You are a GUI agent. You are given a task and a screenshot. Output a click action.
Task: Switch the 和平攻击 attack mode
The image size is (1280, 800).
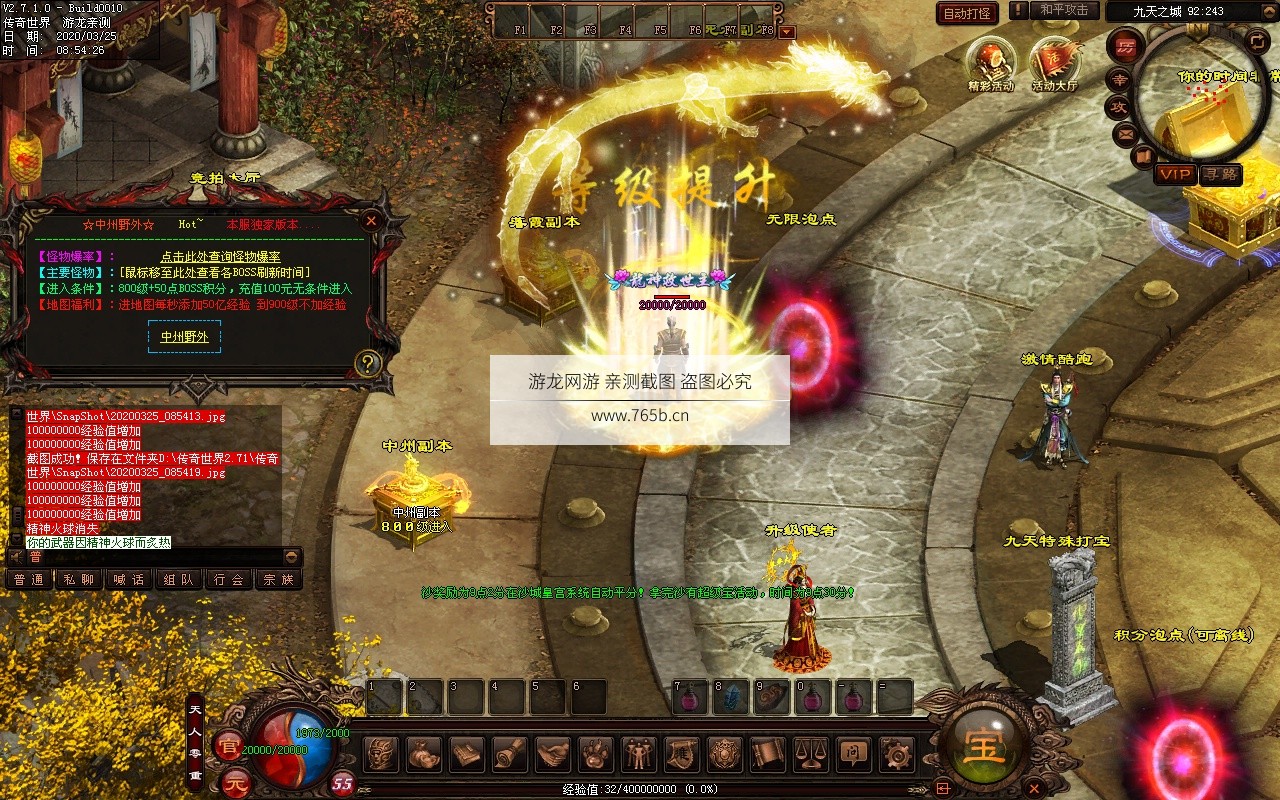[x=1064, y=10]
